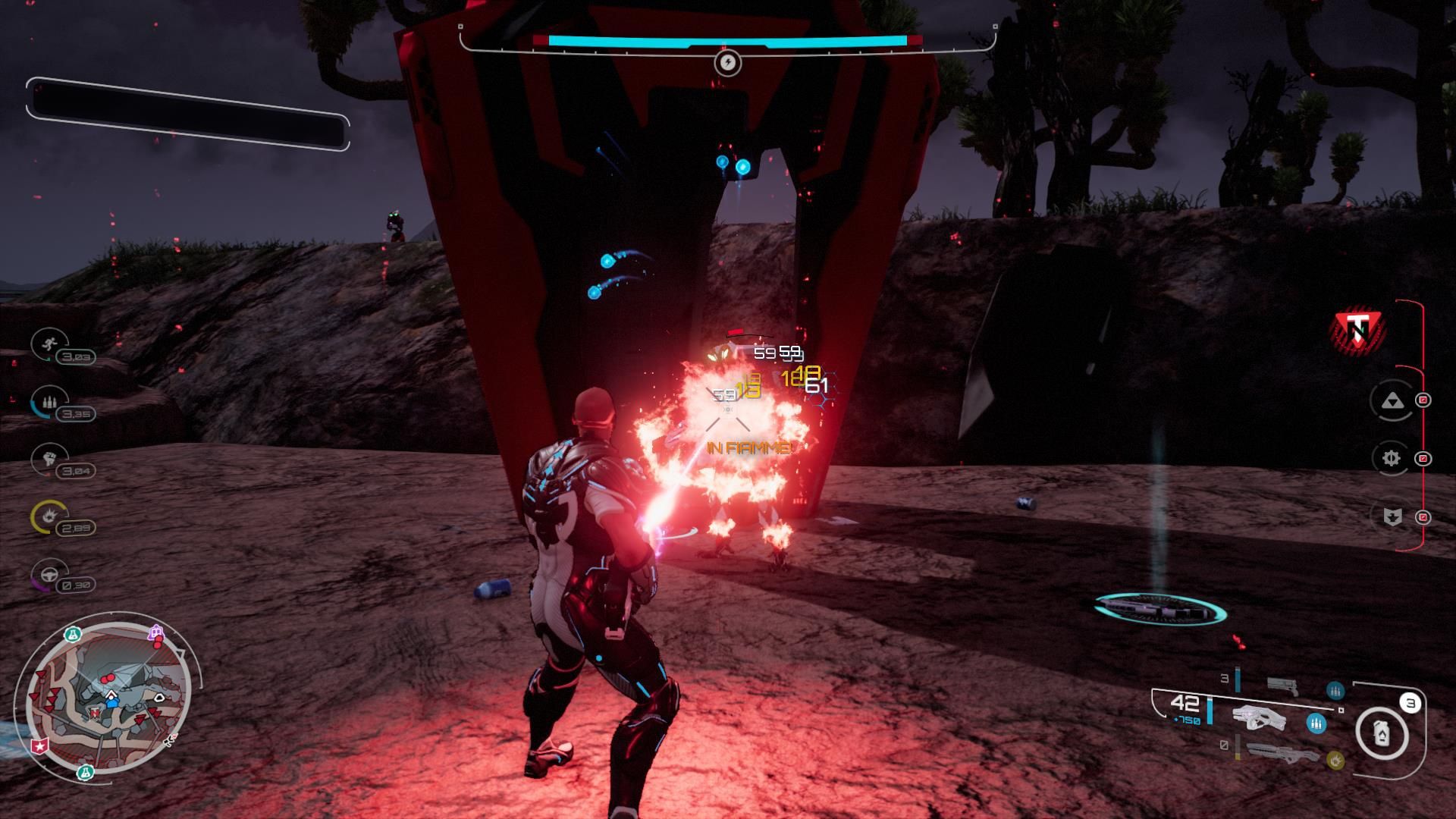Select the firearms skill bullets icon

[48, 401]
